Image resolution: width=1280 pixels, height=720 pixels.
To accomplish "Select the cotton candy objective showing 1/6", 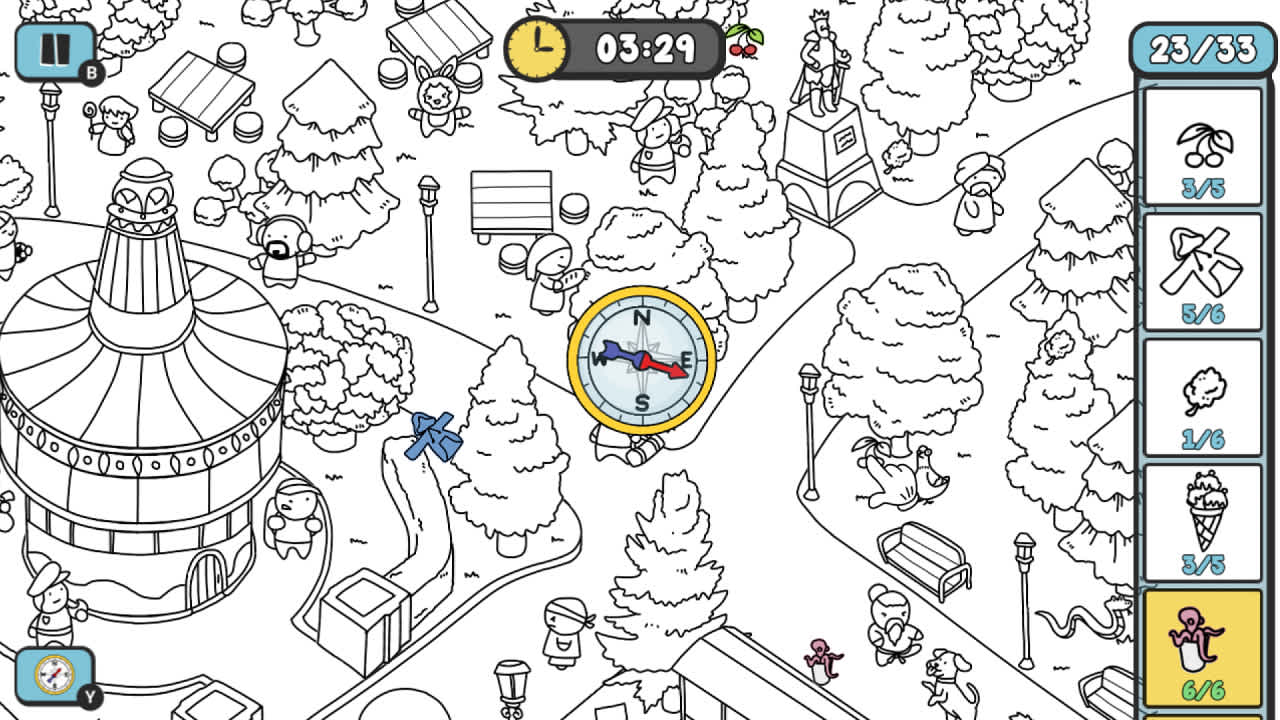I will pyautogui.click(x=1202, y=395).
